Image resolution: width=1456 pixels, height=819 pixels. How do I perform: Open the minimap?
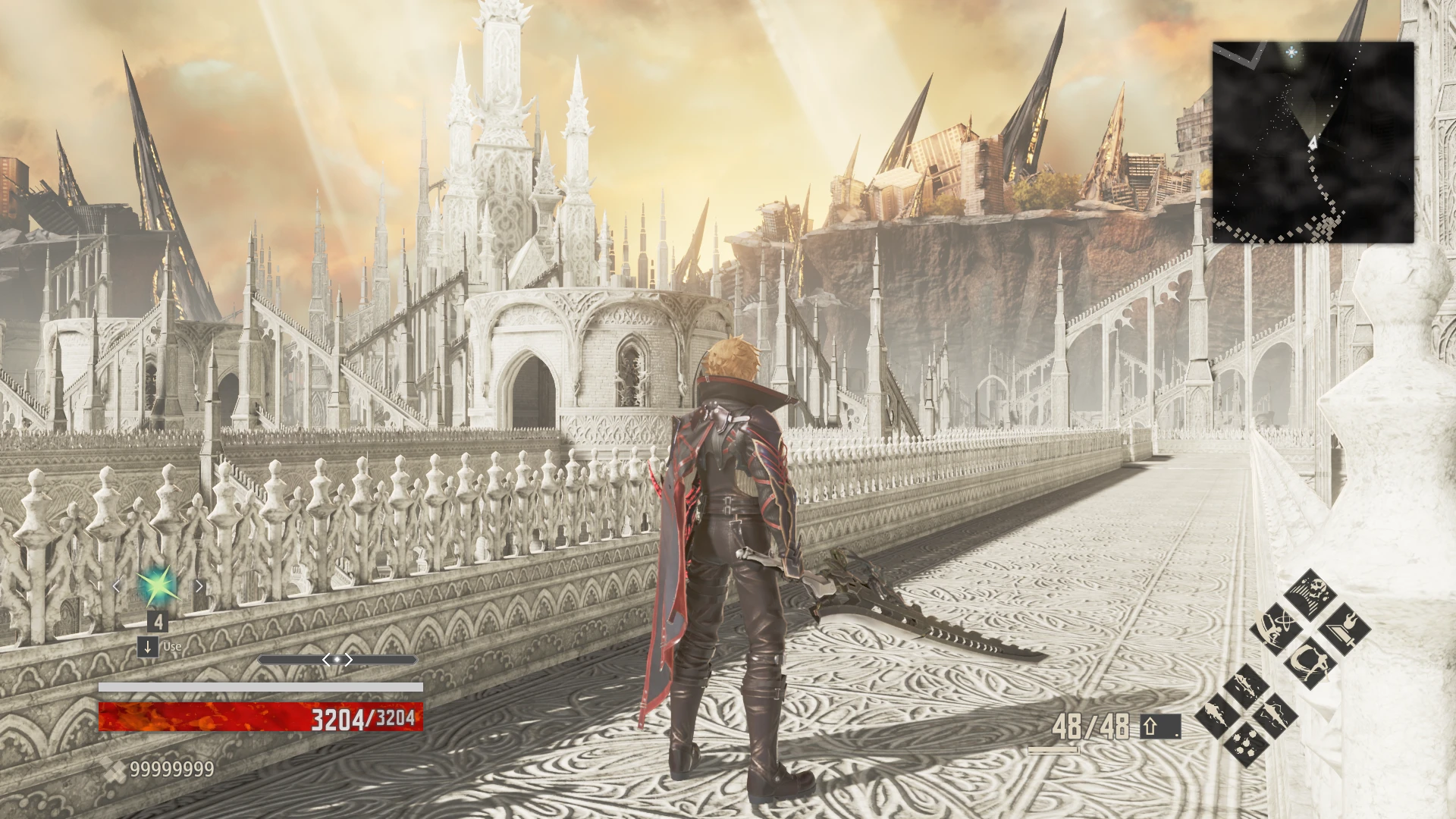(1313, 142)
